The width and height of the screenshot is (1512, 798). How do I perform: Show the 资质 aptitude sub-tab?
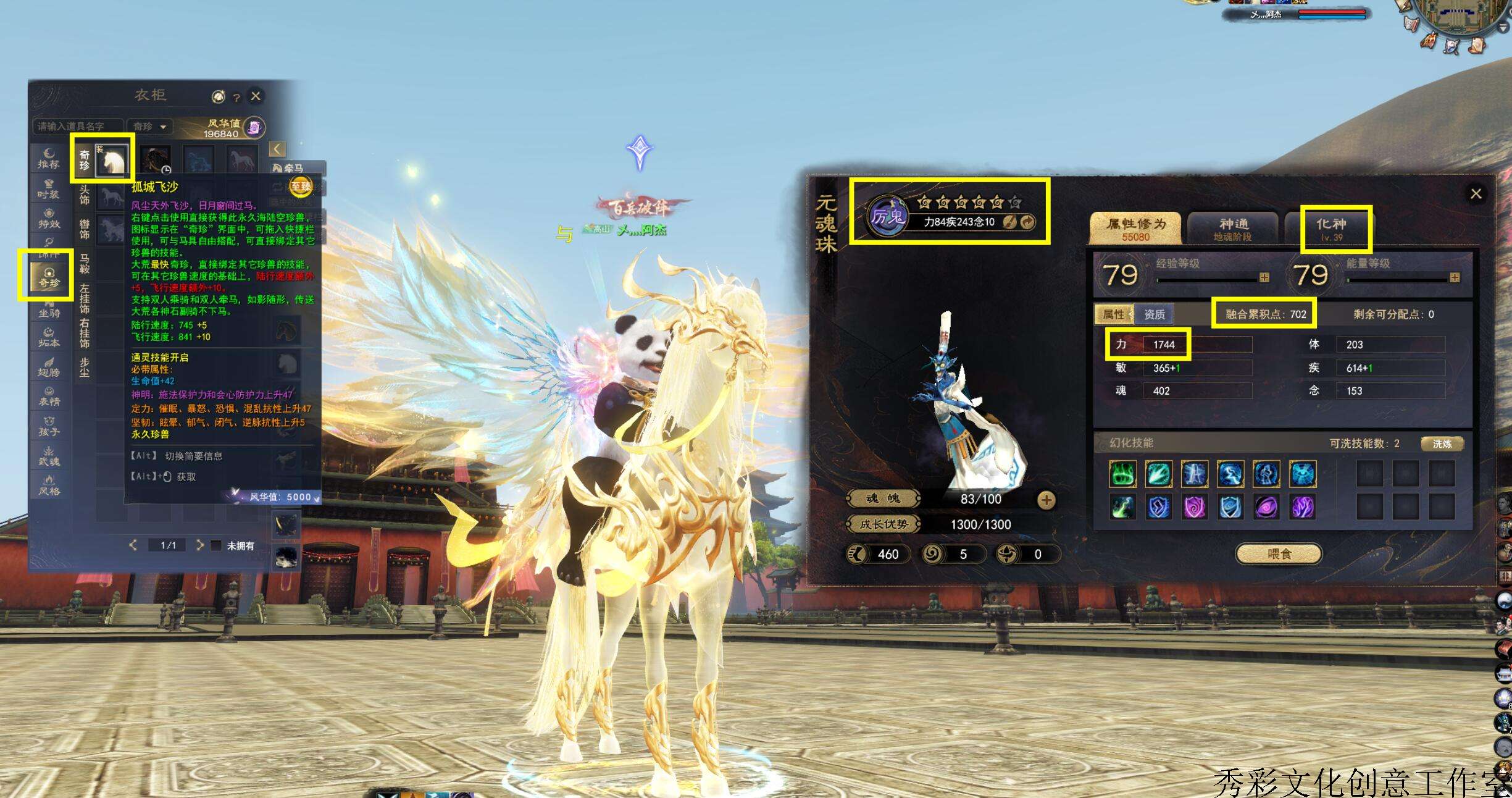[x=1154, y=314]
